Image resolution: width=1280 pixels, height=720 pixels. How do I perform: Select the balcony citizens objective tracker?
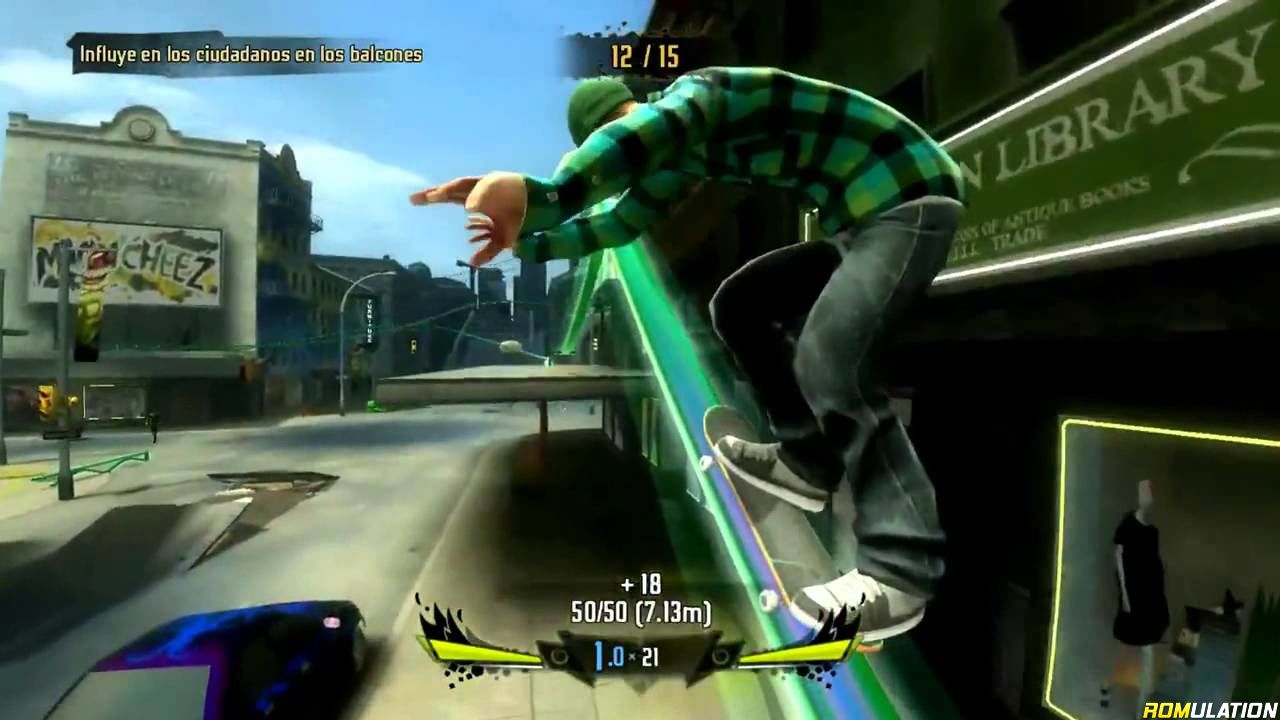251,54
